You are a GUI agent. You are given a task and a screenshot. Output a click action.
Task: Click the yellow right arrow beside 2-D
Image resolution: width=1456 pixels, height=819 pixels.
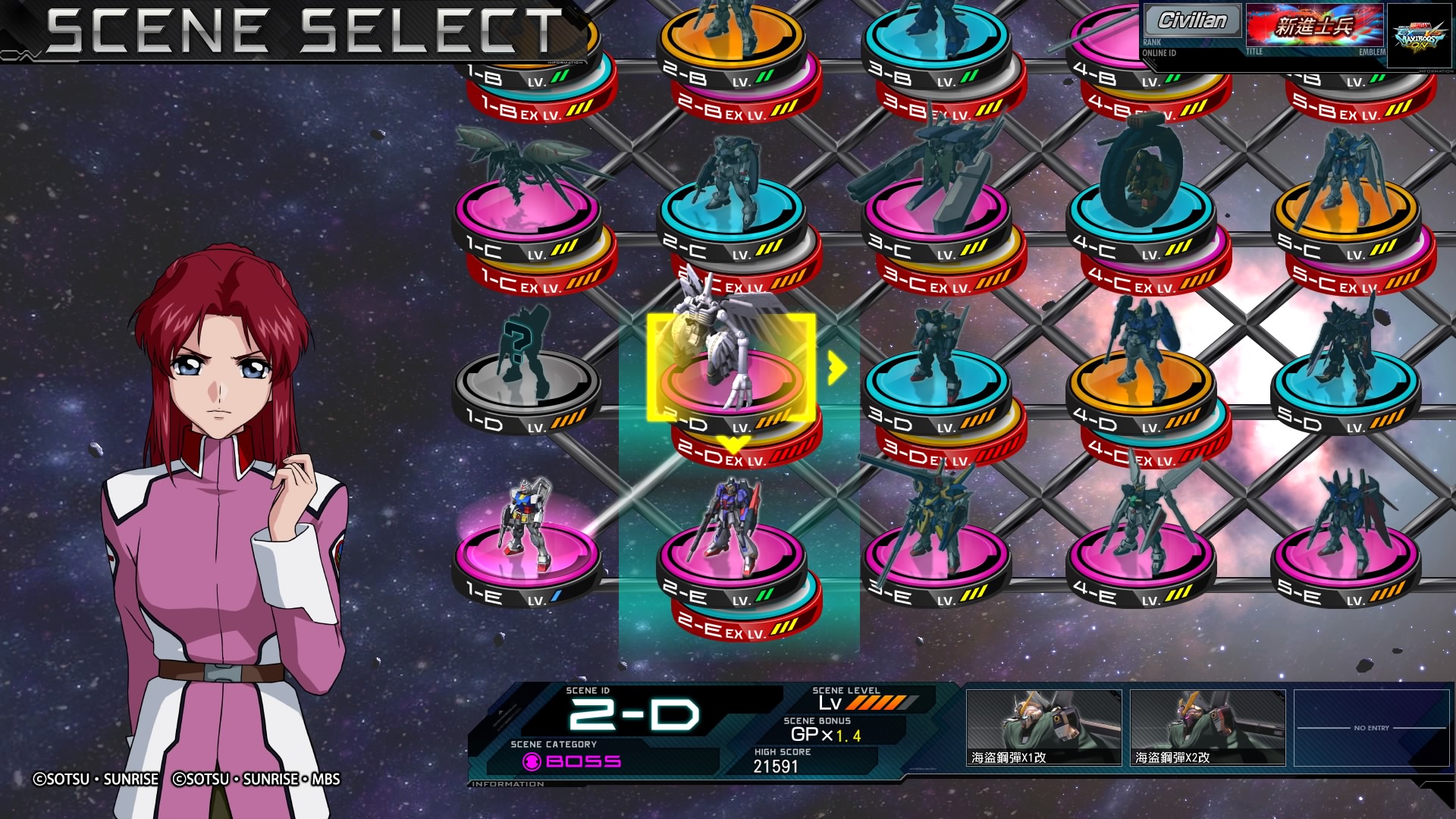(836, 368)
